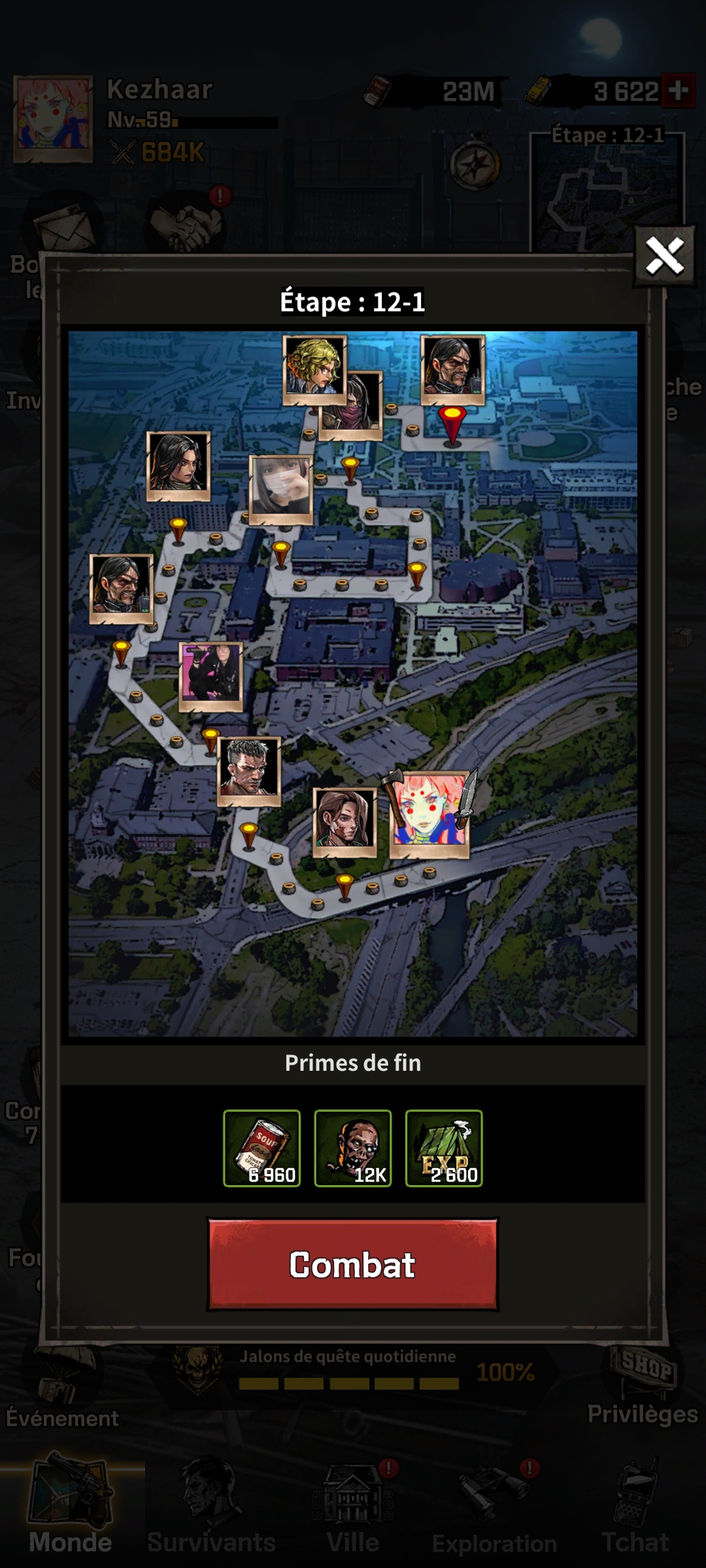This screenshot has width=706, height=1568.
Task: Add more gold bars with plus button
Action: point(679,91)
